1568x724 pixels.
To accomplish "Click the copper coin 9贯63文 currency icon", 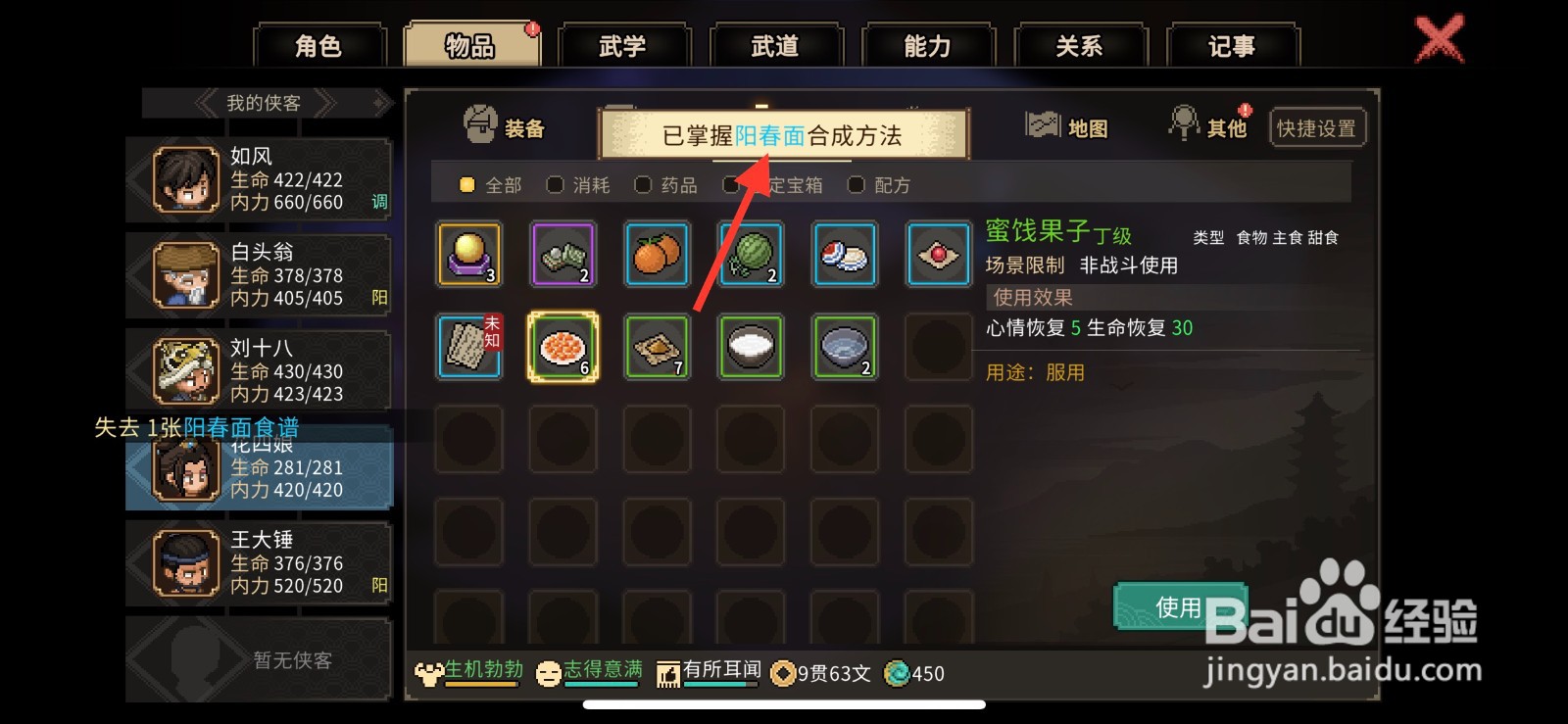I will click(781, 674).
